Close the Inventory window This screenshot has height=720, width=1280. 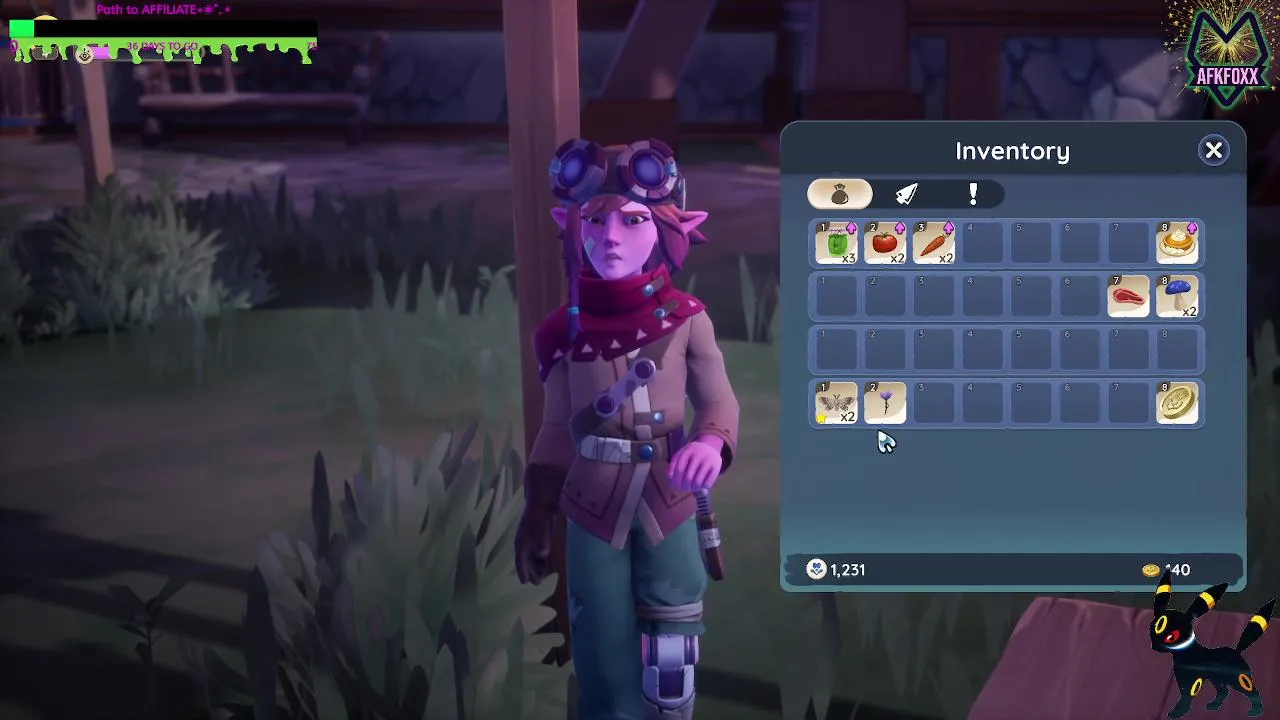click(1213, 150)
